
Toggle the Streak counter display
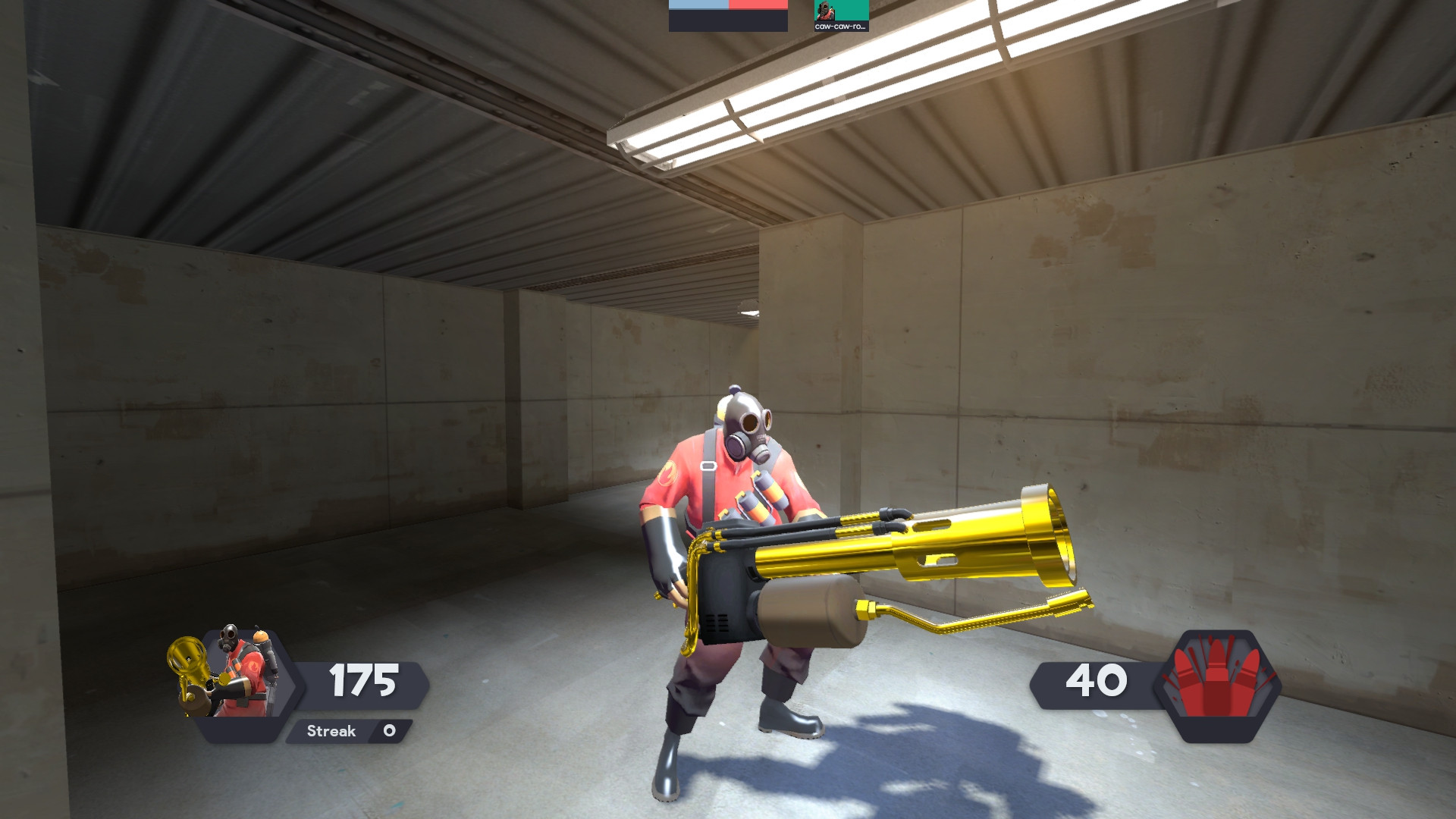(349, 731)
